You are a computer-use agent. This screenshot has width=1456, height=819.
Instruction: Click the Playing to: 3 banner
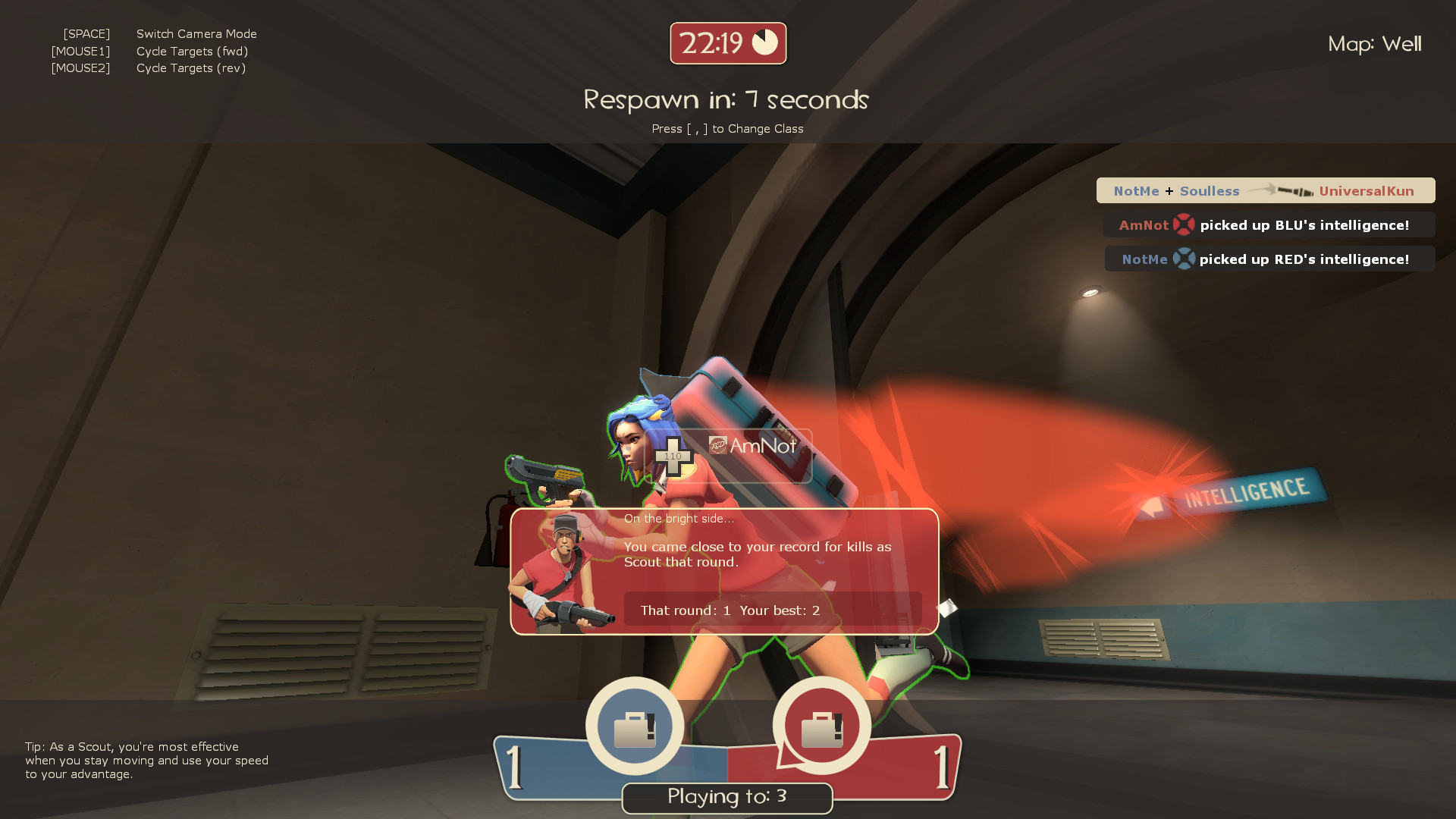(726, 797)
